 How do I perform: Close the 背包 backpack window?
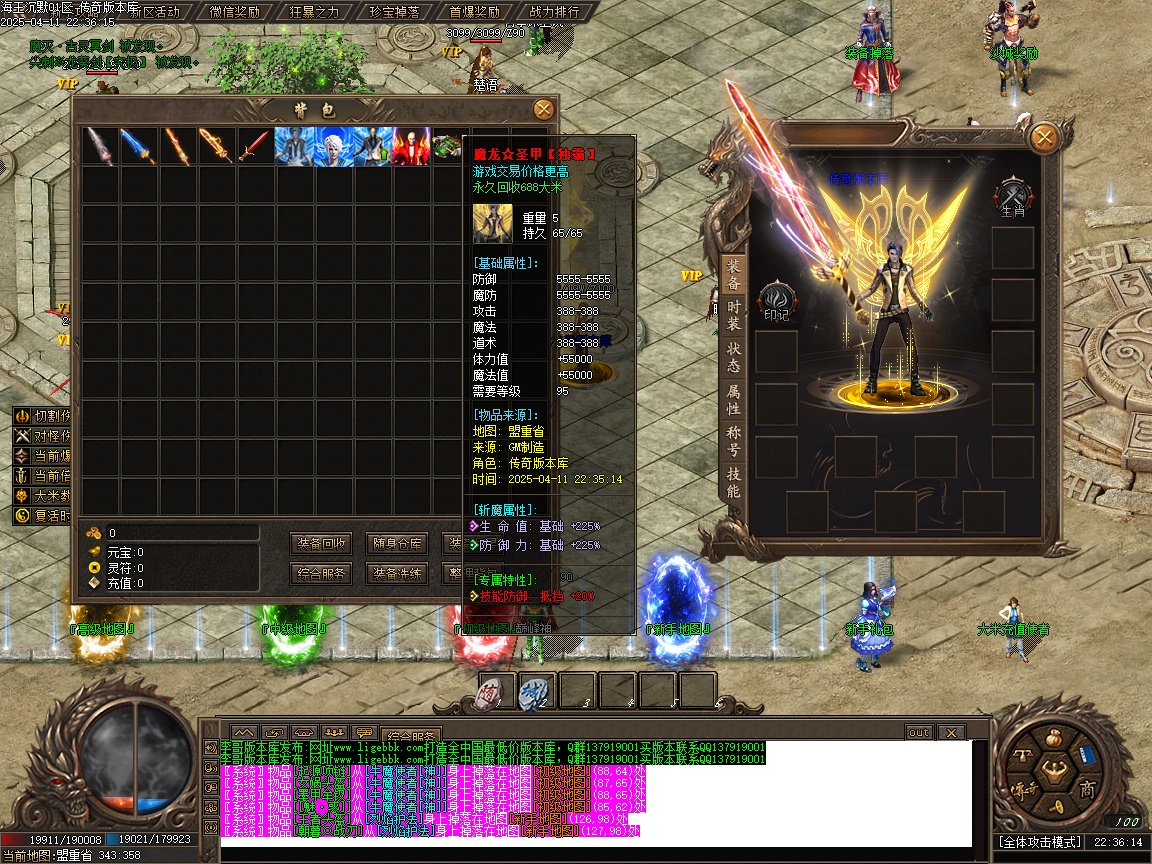pyautogui.click(x=543, y=109)
